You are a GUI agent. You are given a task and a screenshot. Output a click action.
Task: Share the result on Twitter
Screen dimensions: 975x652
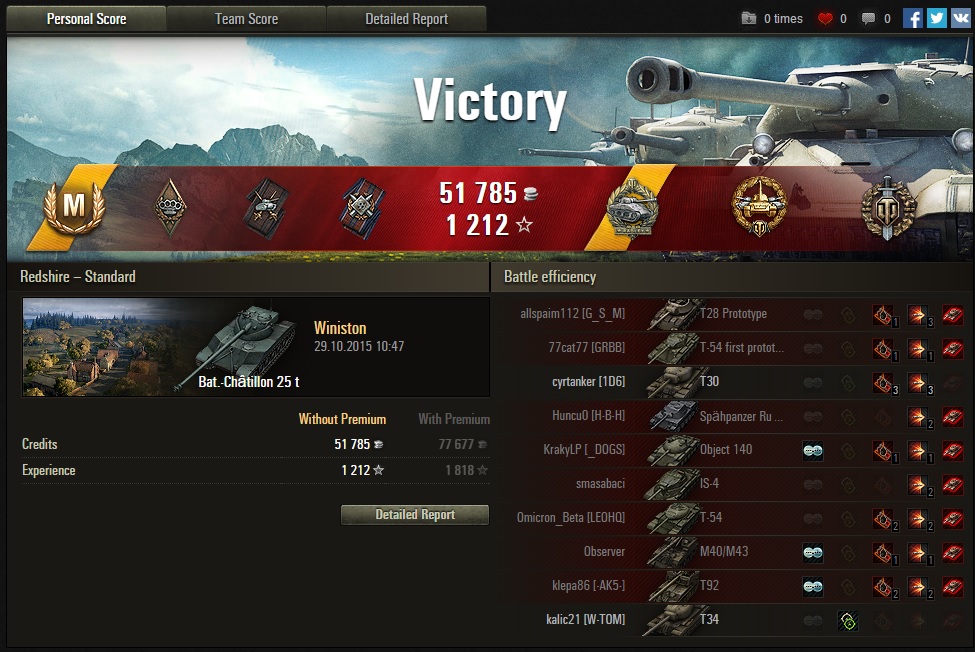[936, 18]
